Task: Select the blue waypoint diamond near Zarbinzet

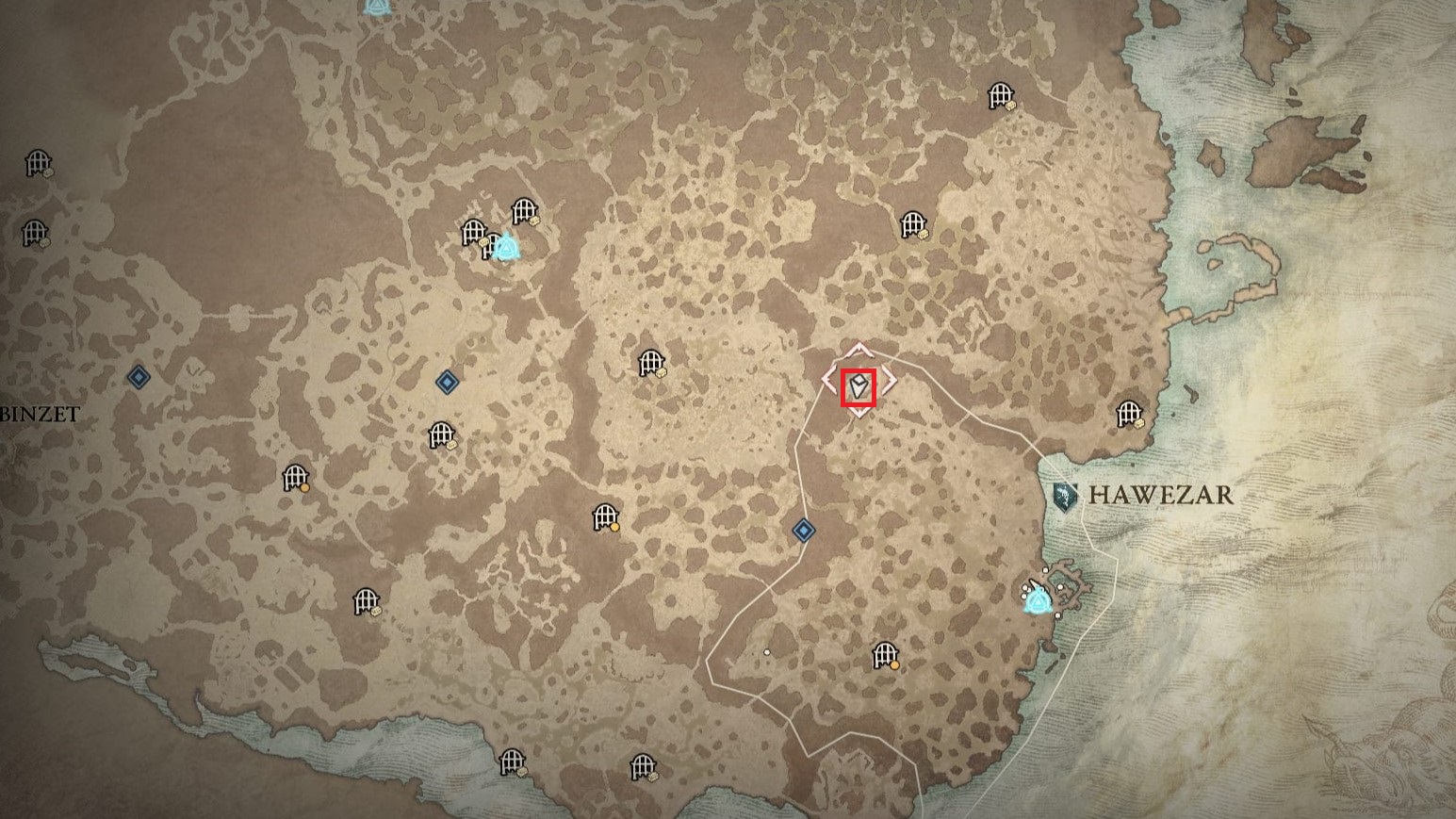Action: pyautogui.click(x=138, y=378)
